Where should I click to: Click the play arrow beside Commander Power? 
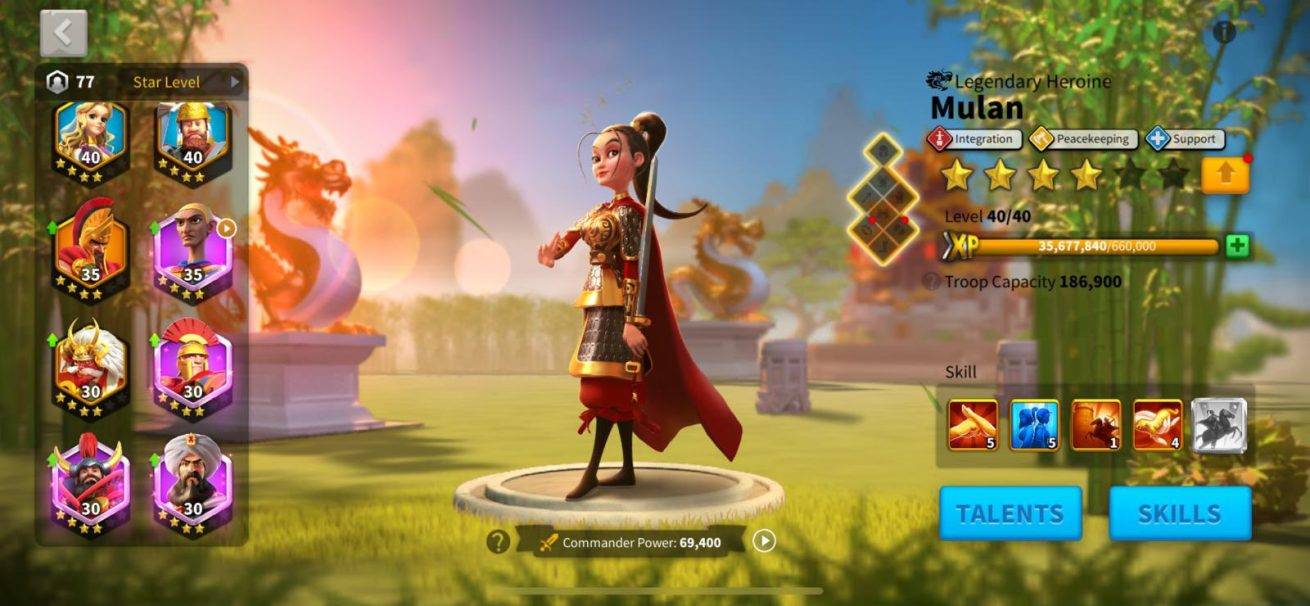click(764, 541)
